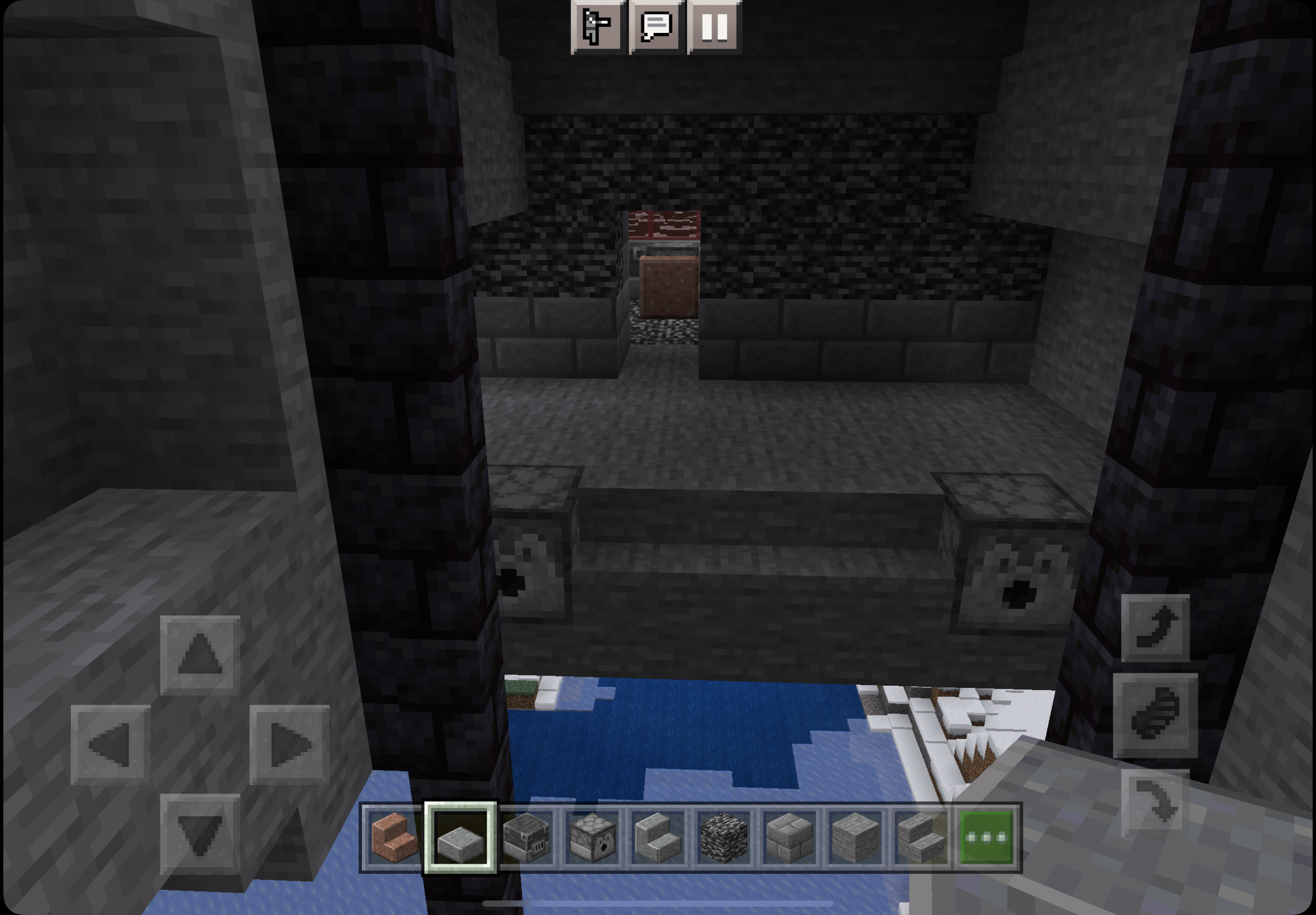1316x915 pixels.
Task: Tap the strafe right arrow
Action: [289, 744]
